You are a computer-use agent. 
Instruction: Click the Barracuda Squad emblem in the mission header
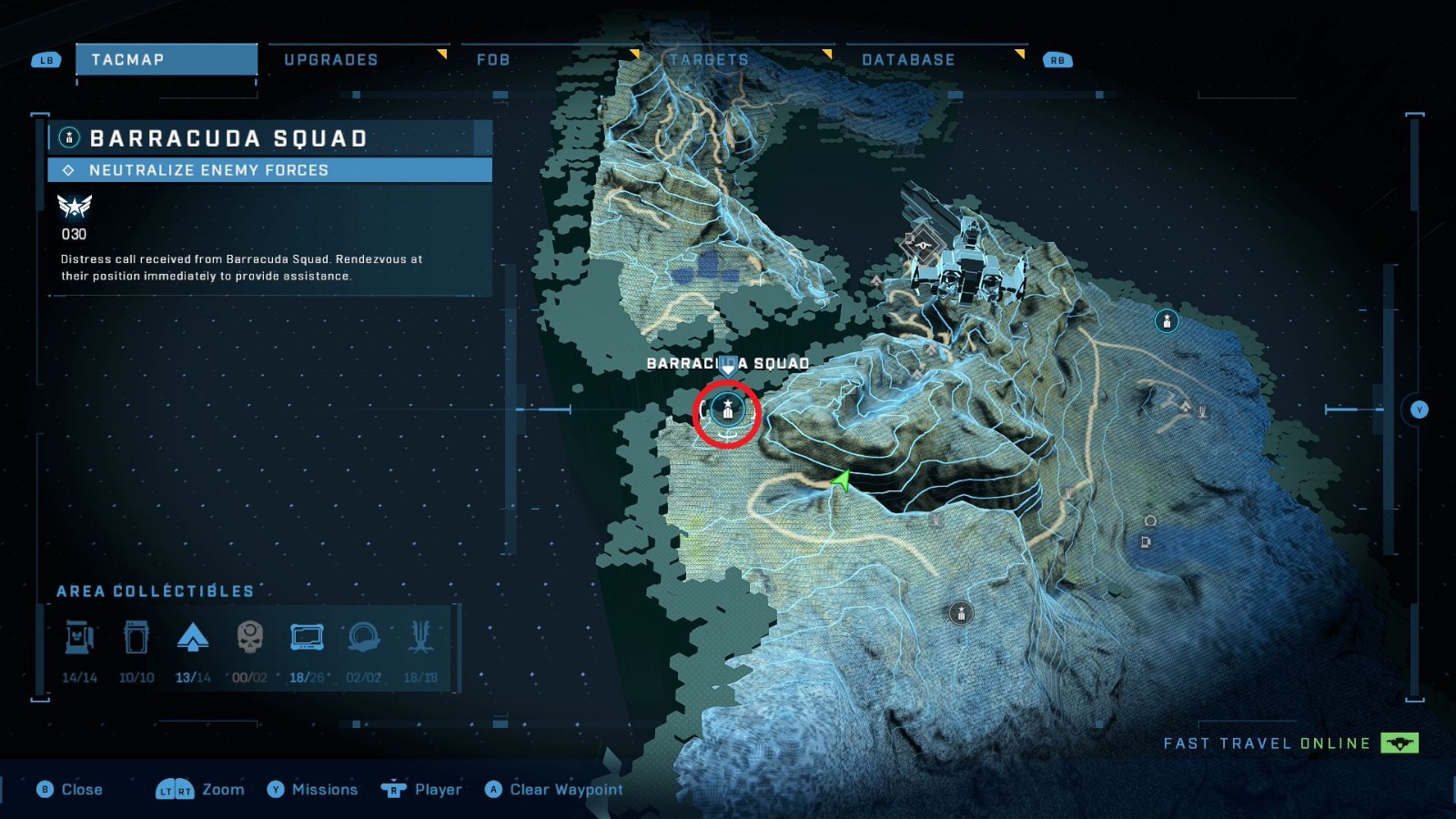point(68,138)
